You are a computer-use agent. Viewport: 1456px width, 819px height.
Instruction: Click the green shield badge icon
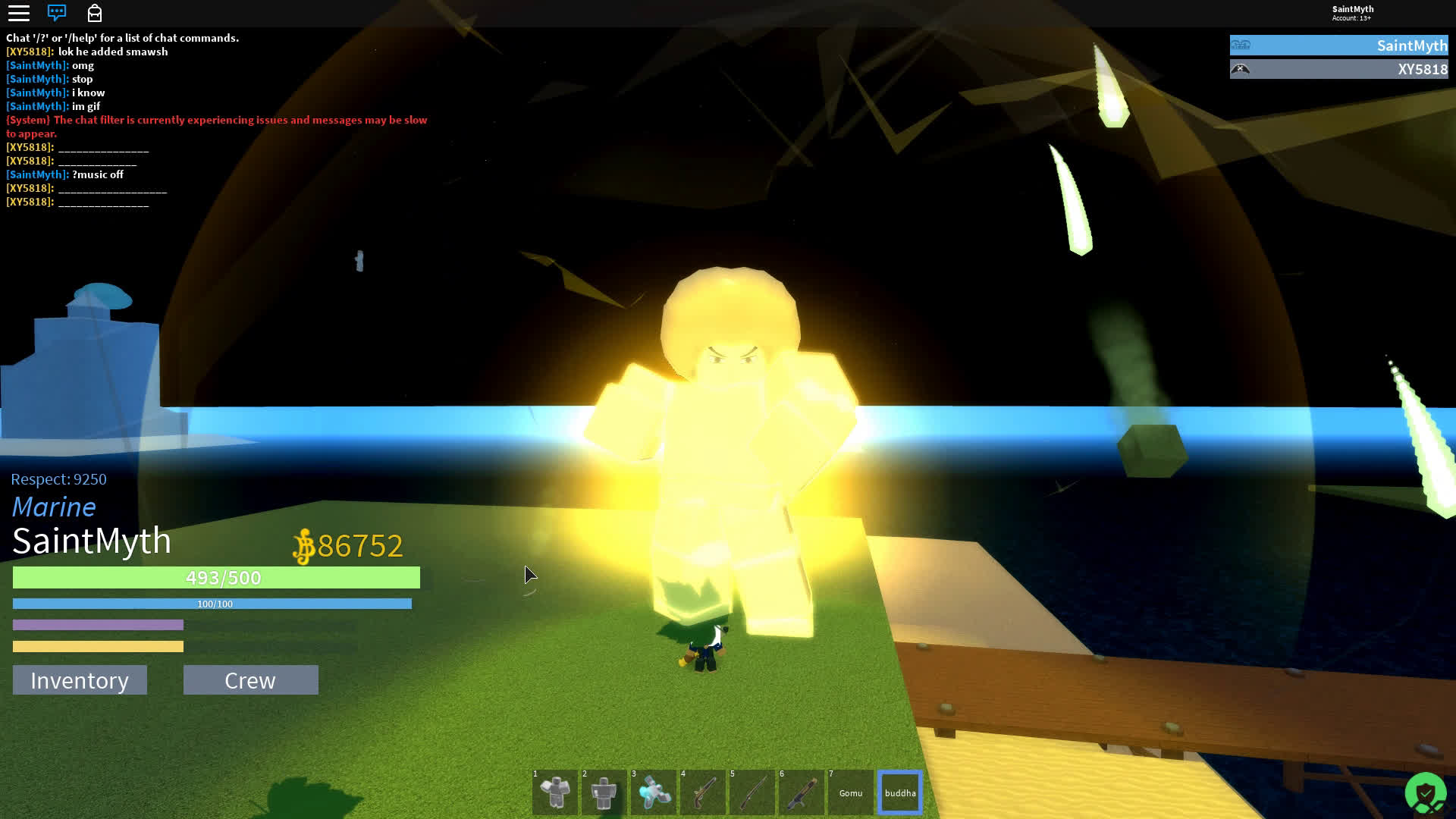click(1425, 793)
